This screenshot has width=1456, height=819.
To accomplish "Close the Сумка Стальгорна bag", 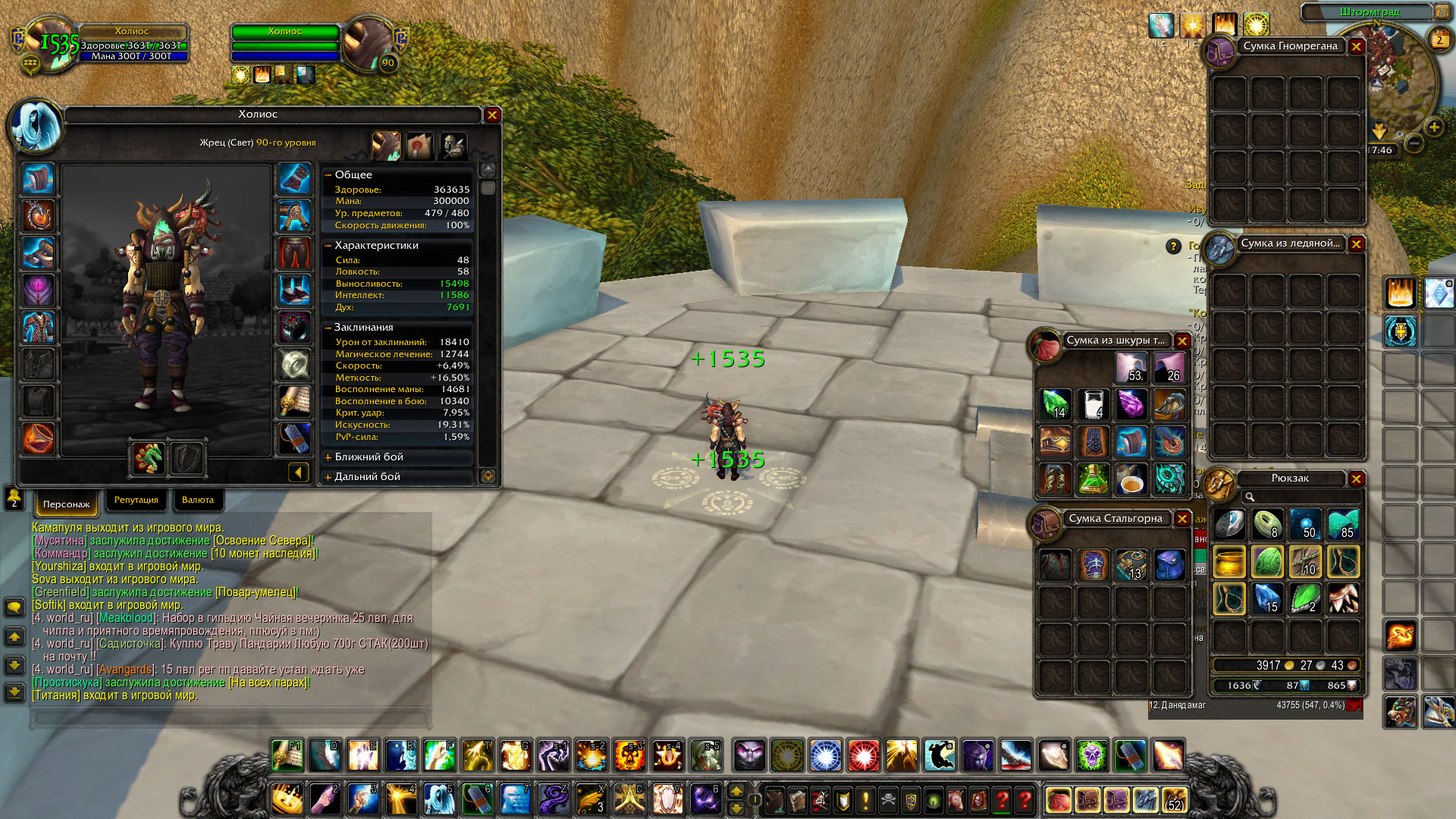I will tap(1181, 519).
